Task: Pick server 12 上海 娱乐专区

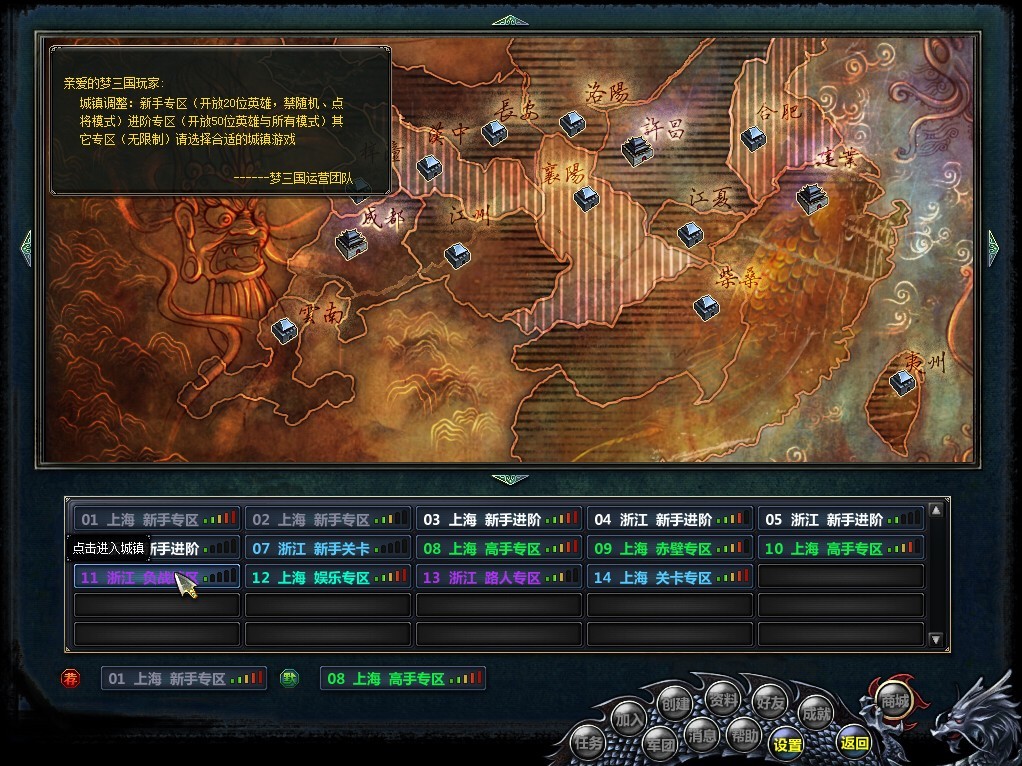Action: pos(328,577)
